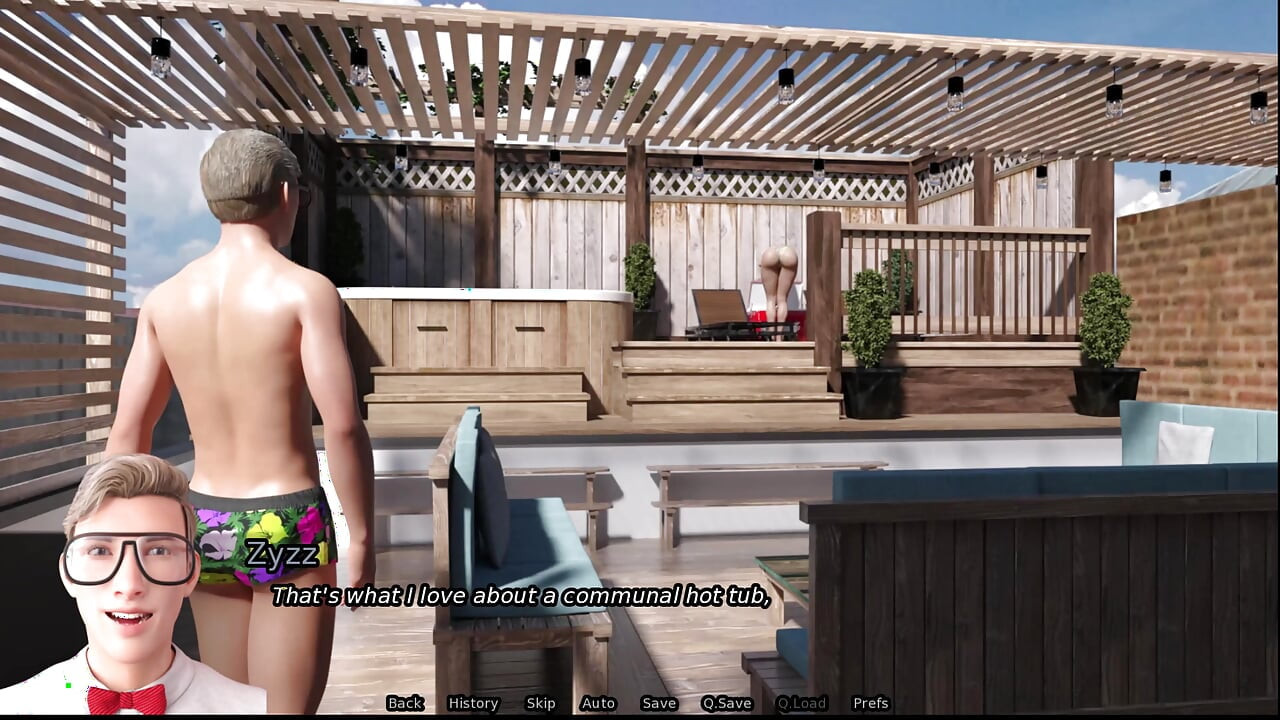Click the potted shrub by the railing
Image resolution: width=1280 pixels, height=720 pixels.
coord(869,330)
